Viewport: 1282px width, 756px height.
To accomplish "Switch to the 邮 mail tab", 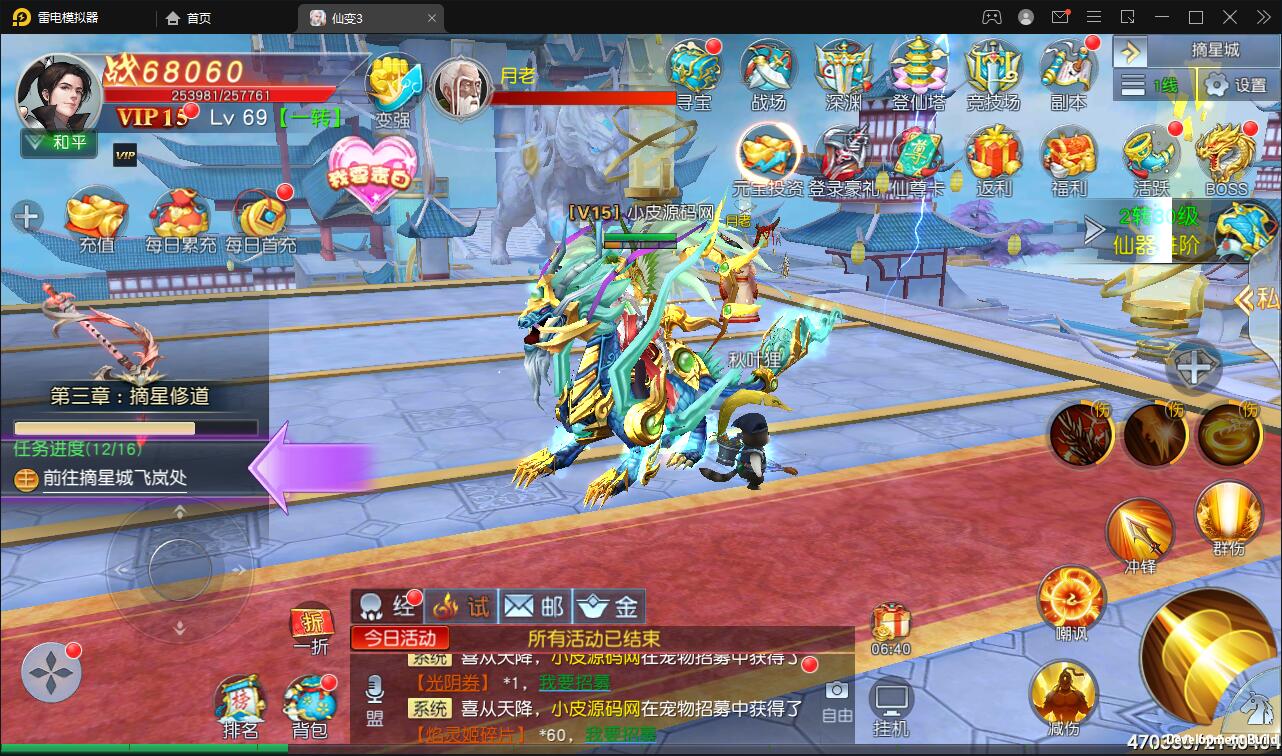I will pyautogui.click(x=534, y=606).
